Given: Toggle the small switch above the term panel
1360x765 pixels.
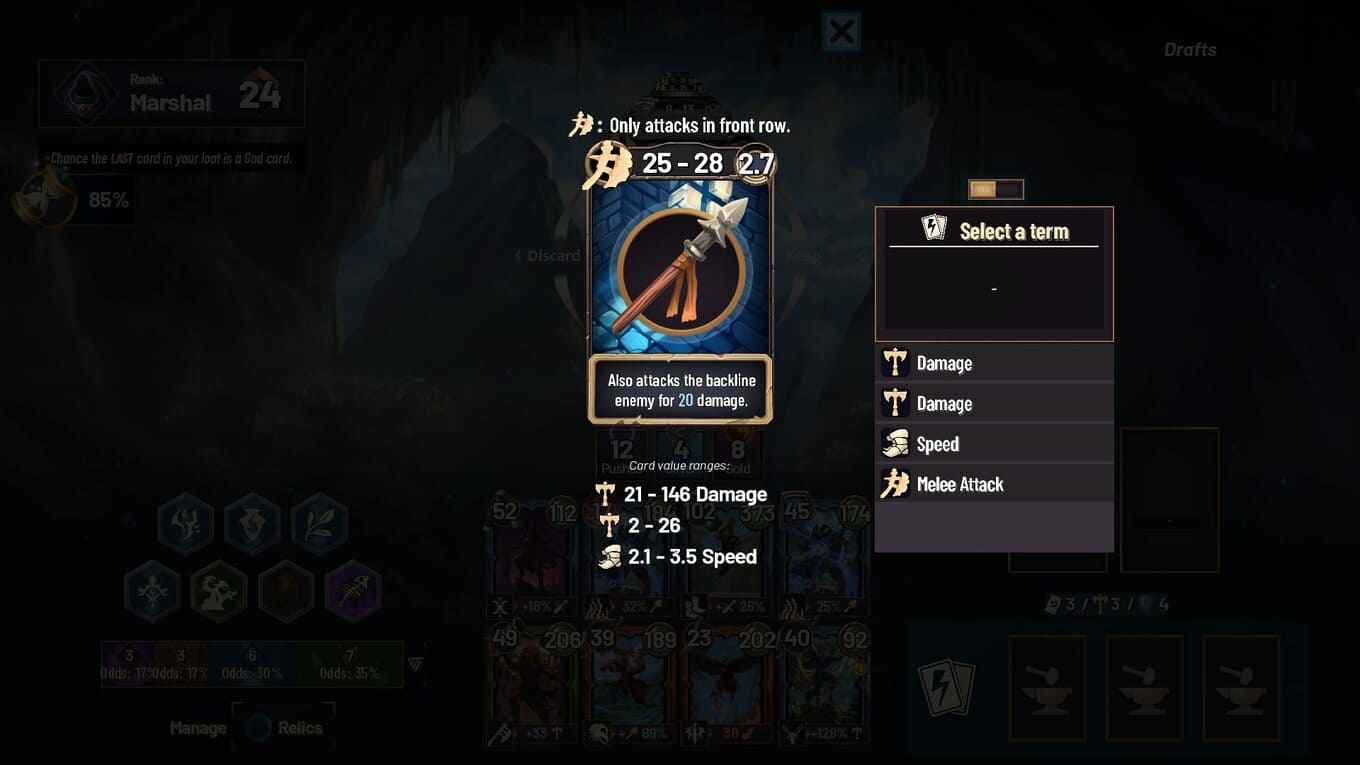Looking at the screenshot, I should click(x=995, y=189).
